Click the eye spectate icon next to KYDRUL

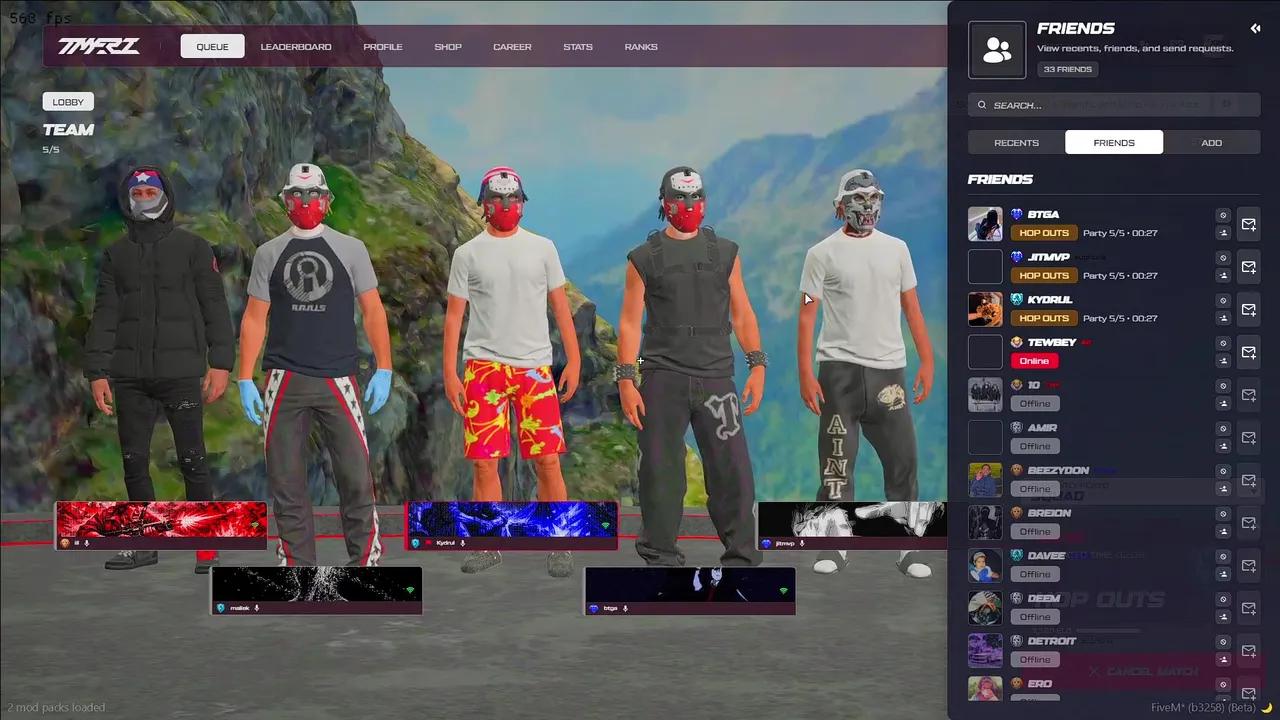click(x=1223, y=300)
